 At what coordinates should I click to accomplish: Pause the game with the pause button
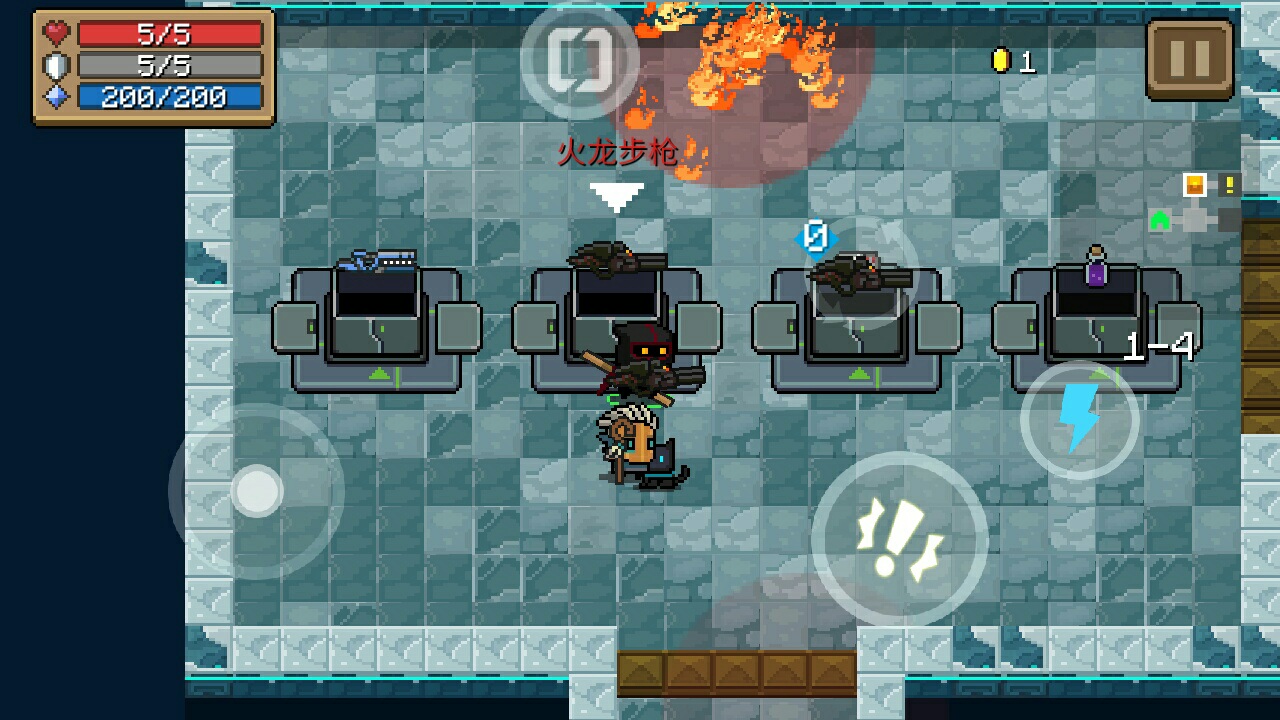[1189, 59]
